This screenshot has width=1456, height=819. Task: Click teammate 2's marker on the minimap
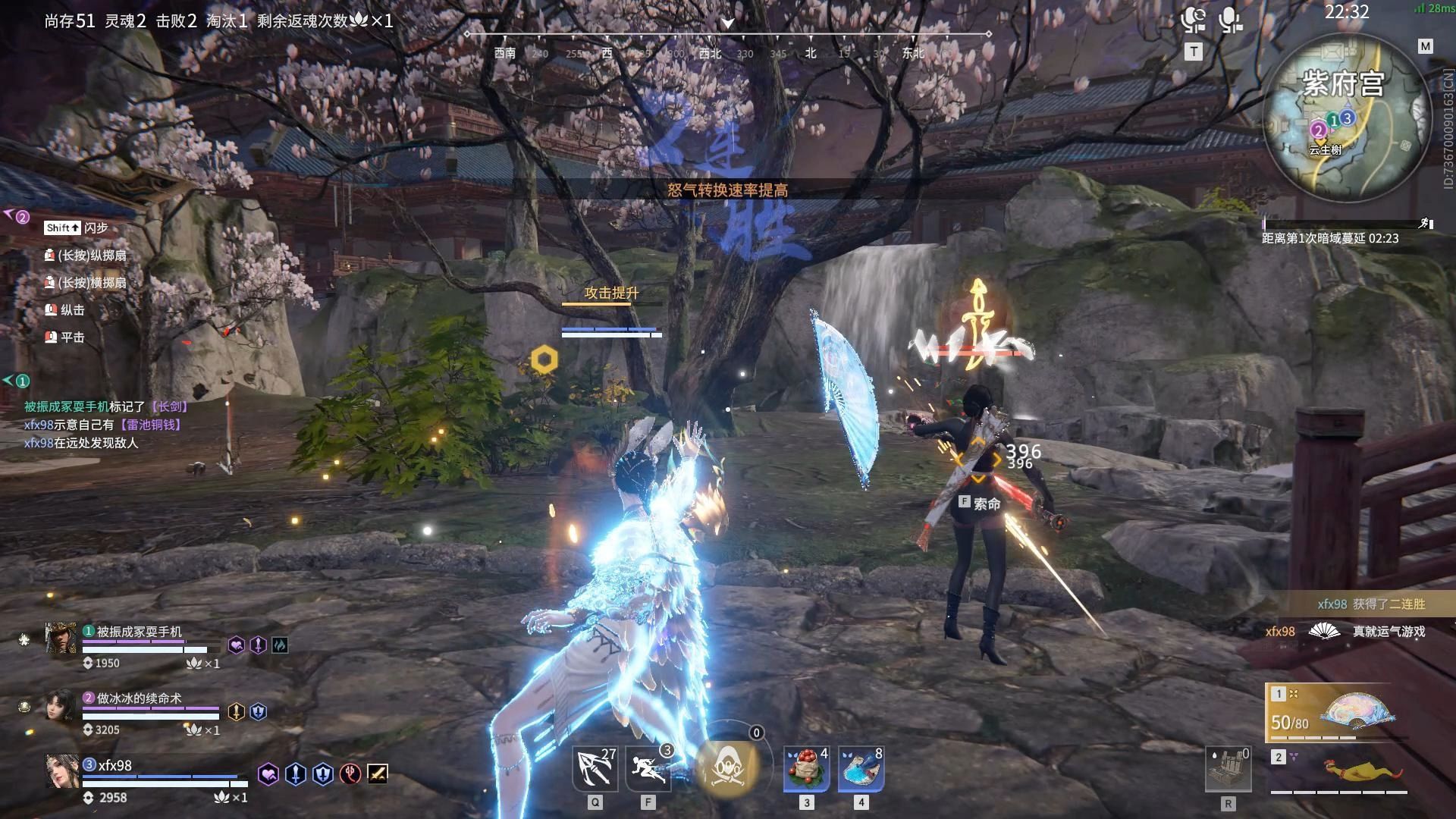1318,130
